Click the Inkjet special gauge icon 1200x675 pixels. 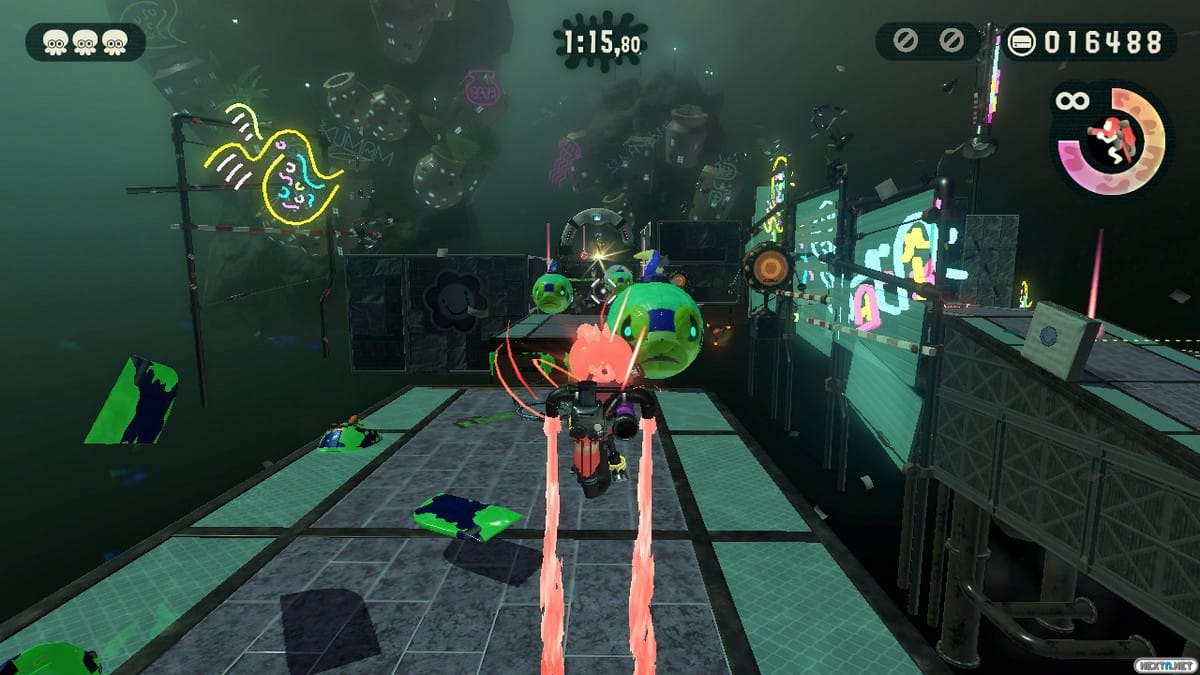[x=1111, y=139]
